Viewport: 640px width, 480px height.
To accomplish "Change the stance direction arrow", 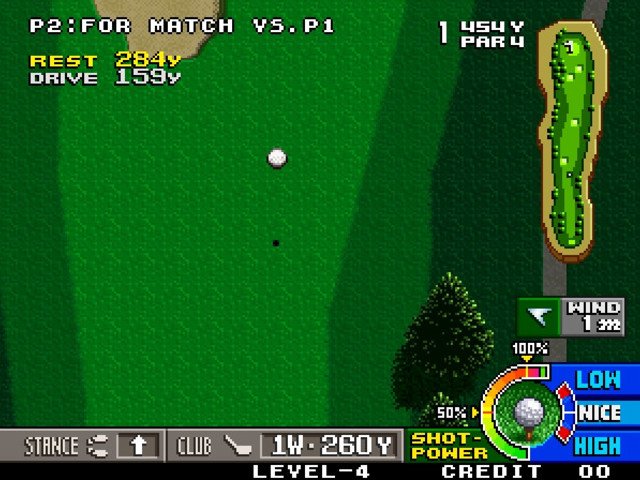I will 138,445.
